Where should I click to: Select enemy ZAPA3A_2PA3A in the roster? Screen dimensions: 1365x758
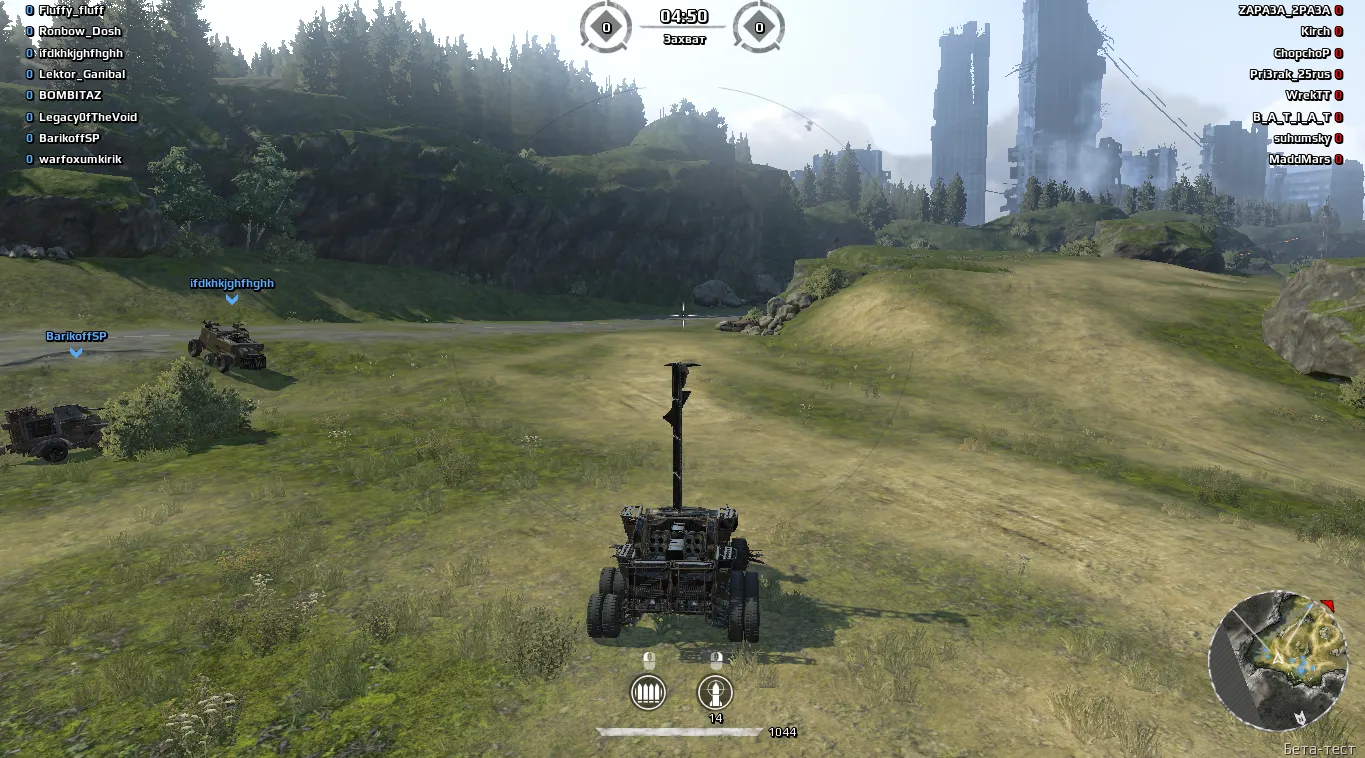point(1284,10)
